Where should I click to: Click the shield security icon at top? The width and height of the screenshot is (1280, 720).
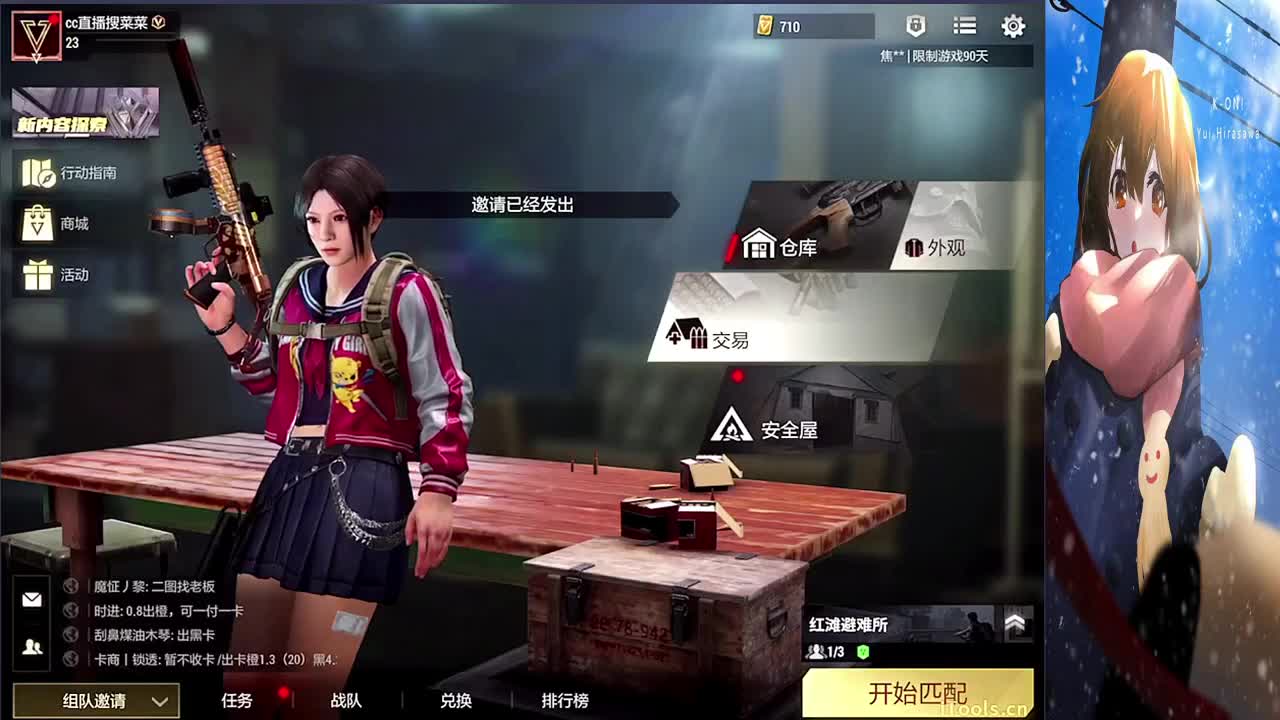pos(914,27)
